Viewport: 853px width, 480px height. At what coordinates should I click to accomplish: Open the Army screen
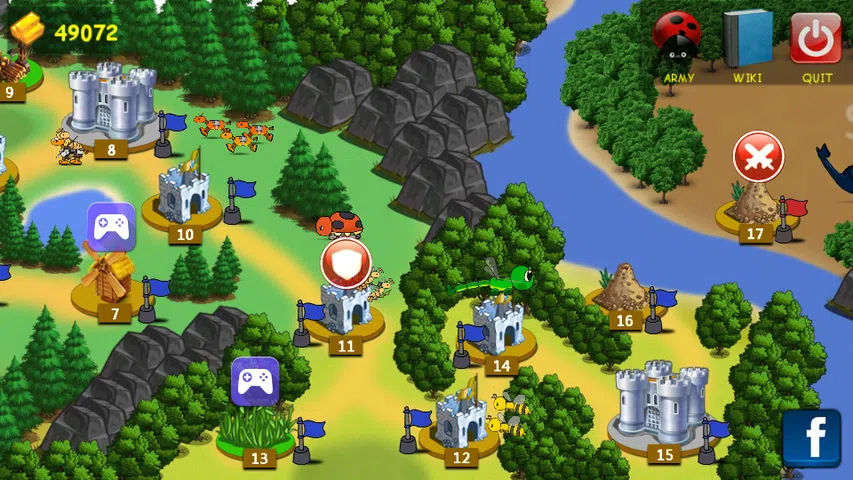(x=677, y=42)
